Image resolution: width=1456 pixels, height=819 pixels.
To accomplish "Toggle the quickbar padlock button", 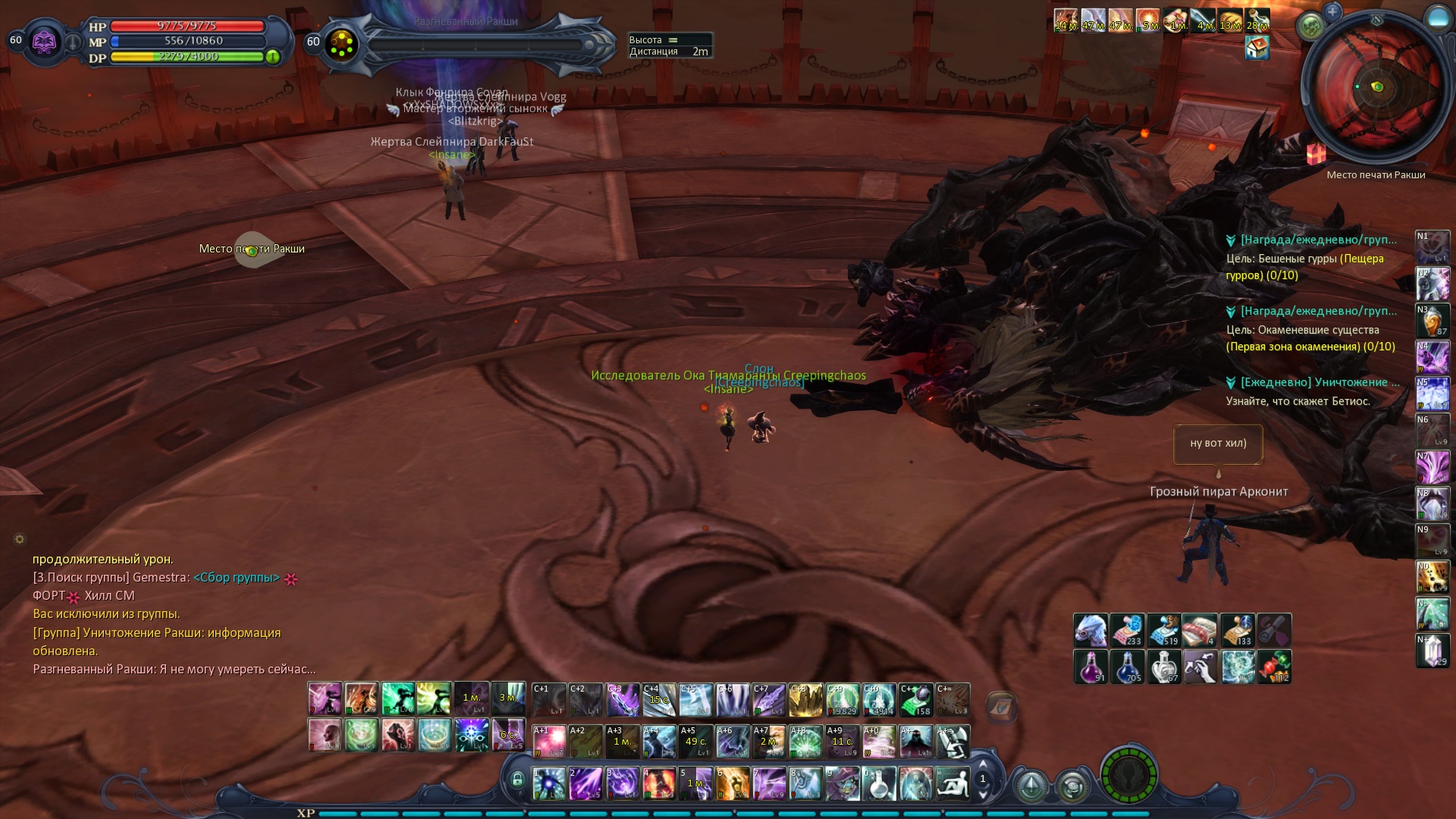I will point(517,780).
